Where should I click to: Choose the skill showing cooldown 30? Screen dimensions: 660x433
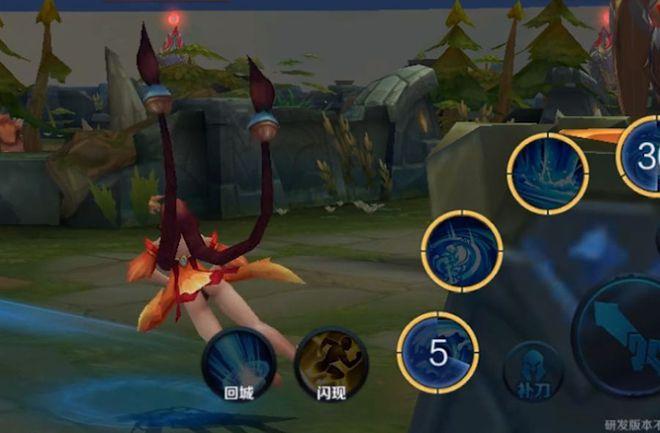click(x=643, y=155)
